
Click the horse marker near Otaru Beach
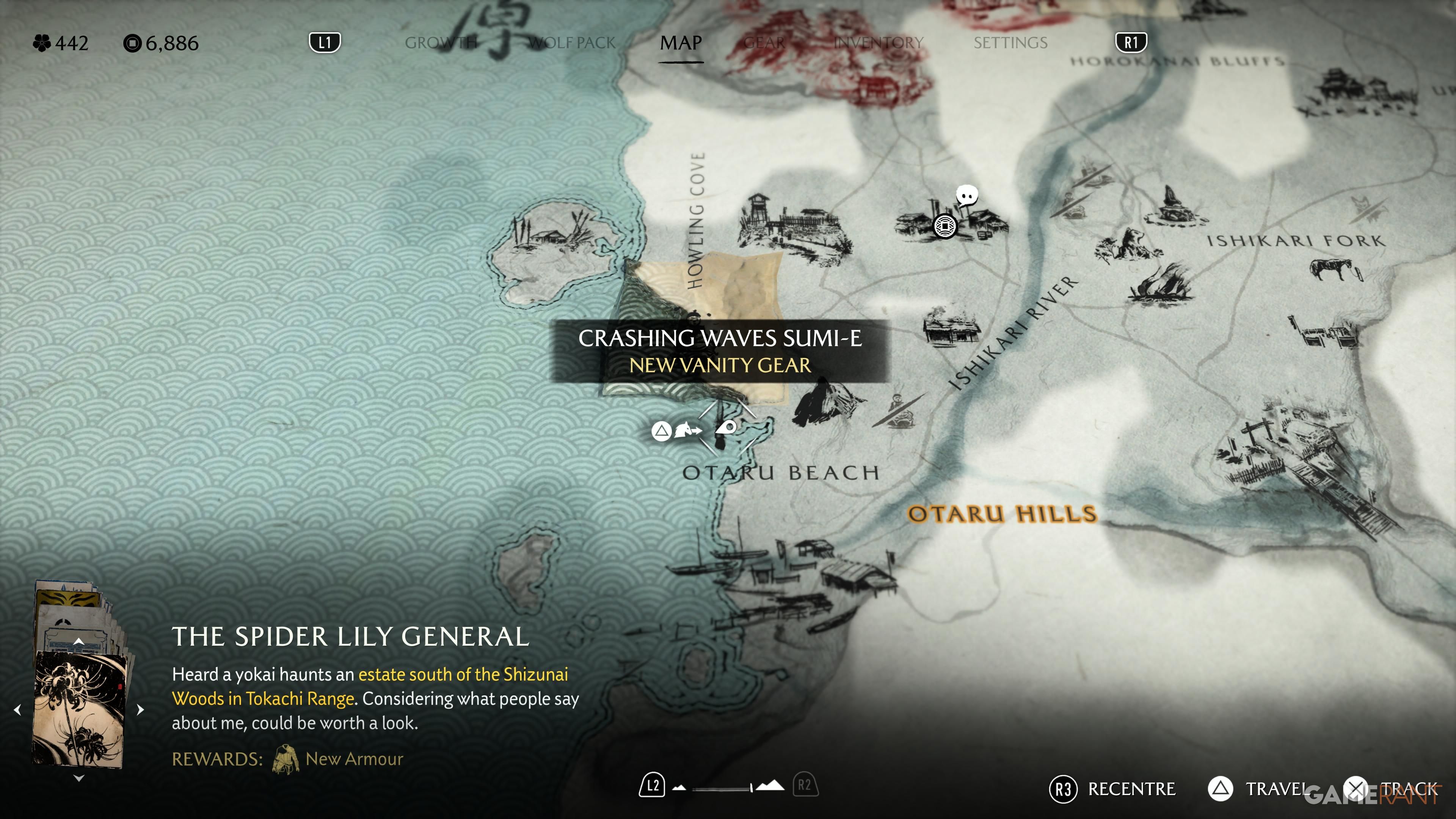(687, 431)
